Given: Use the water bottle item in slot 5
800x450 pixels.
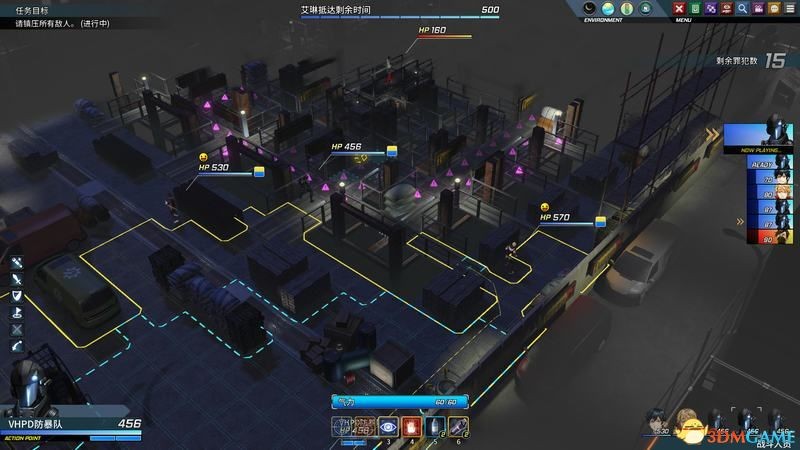Looking at the screenshot, I should tap(433, 427).
